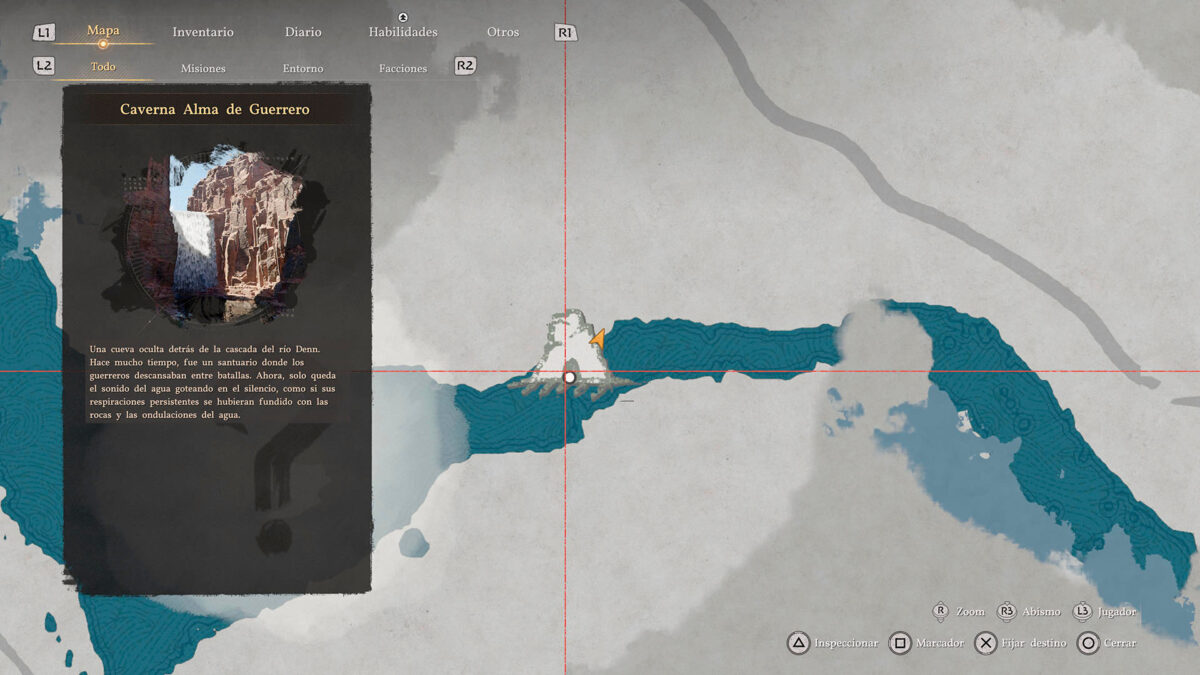This screenshot has height=675, width=1200.
Task: Open the Habilidades tab
Action: [x=403, y=32]
